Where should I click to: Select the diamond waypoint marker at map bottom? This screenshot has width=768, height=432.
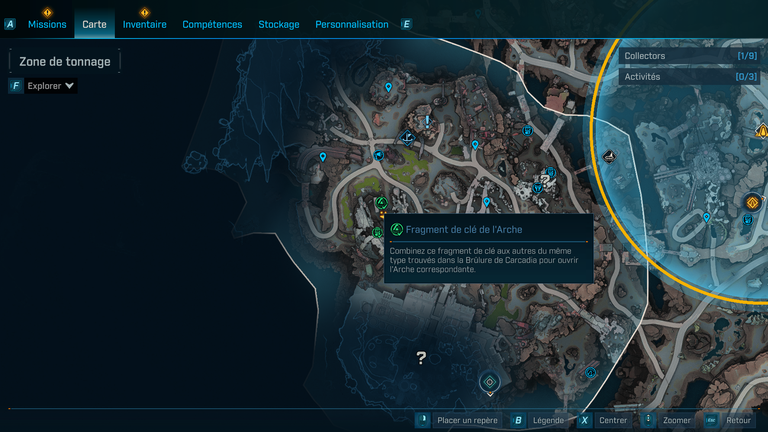490,382
